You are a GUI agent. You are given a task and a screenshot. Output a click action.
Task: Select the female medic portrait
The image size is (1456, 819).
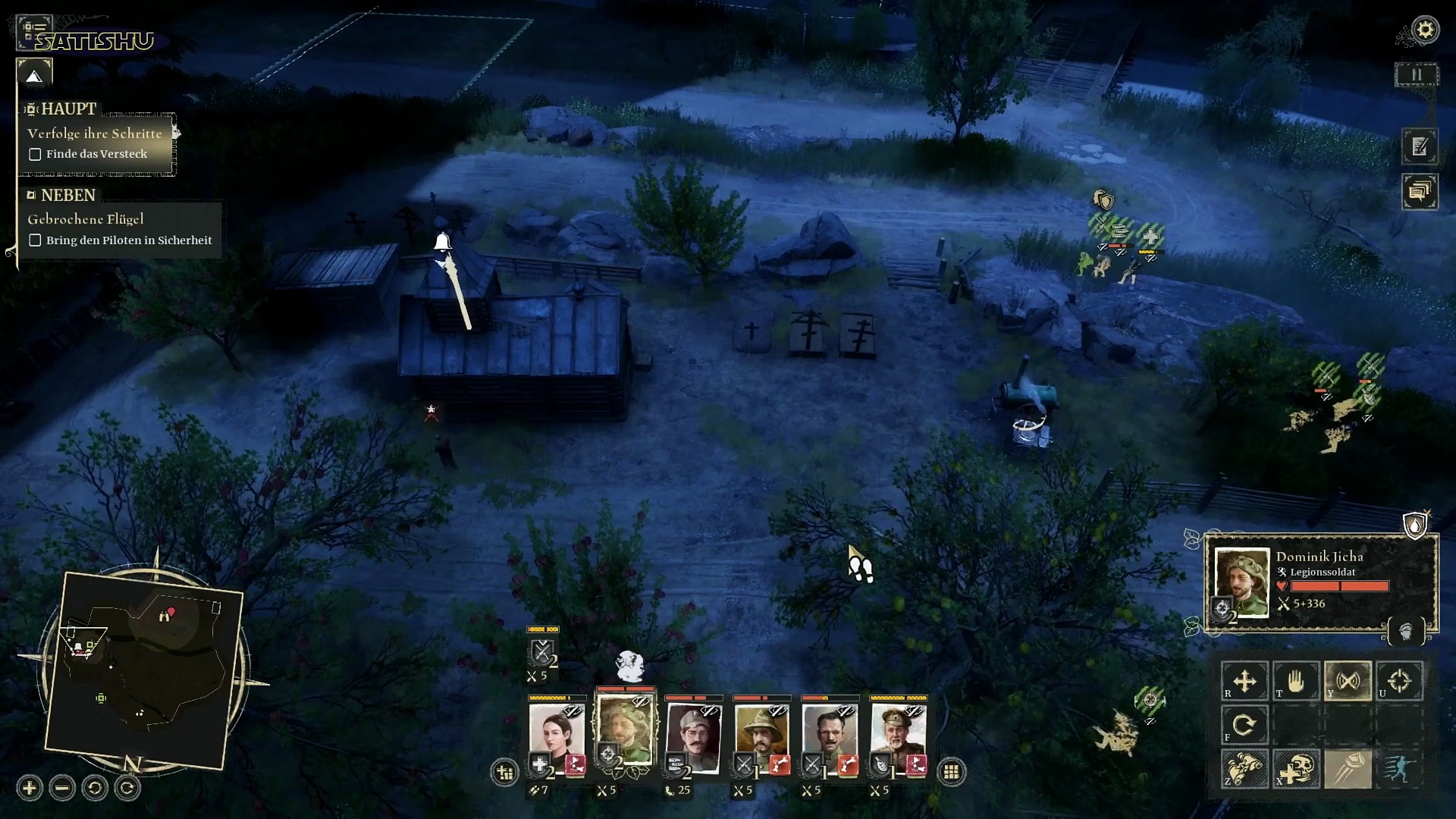coord(557,732)
